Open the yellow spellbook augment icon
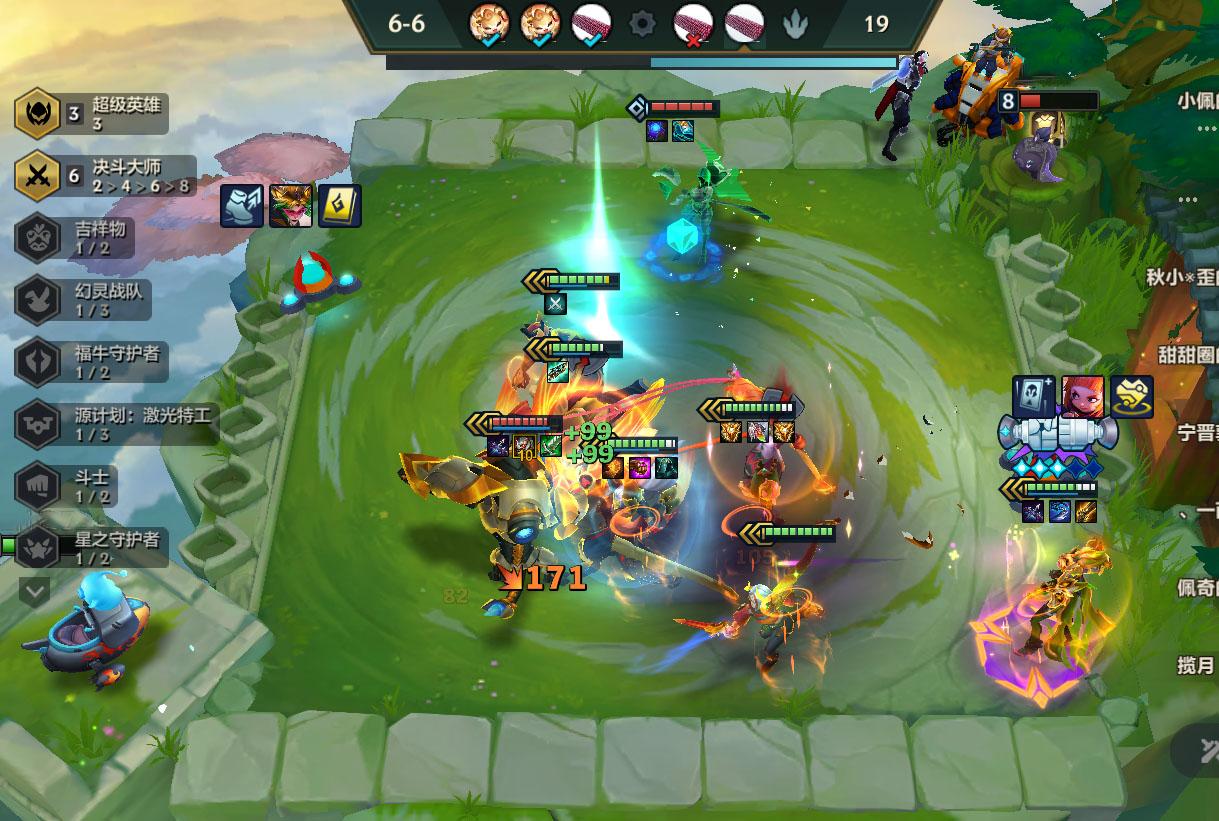Viewport: 1219px width, 821px height. click(x=340, y=206)
